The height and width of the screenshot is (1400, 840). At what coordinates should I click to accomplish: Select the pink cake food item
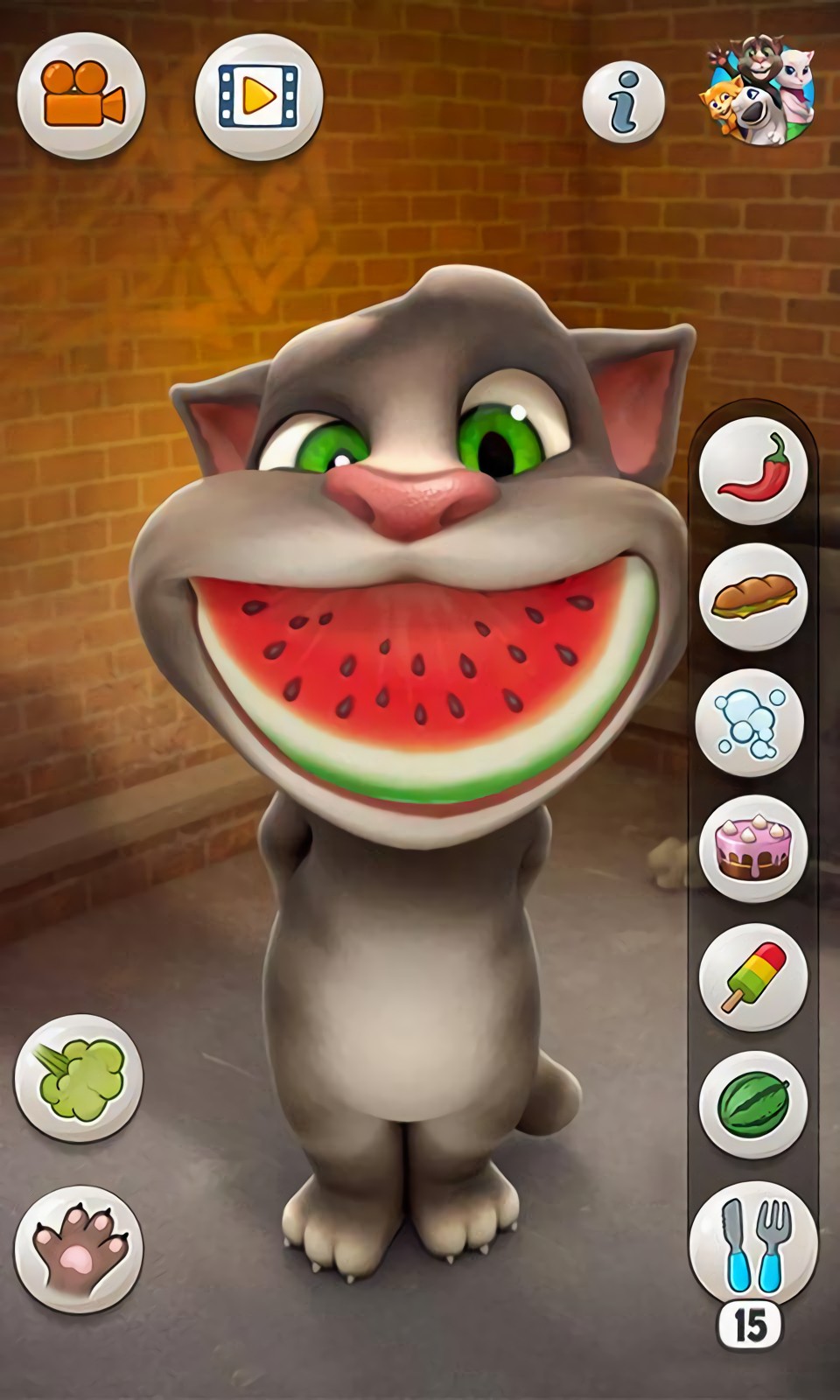(x=752, y=849)
